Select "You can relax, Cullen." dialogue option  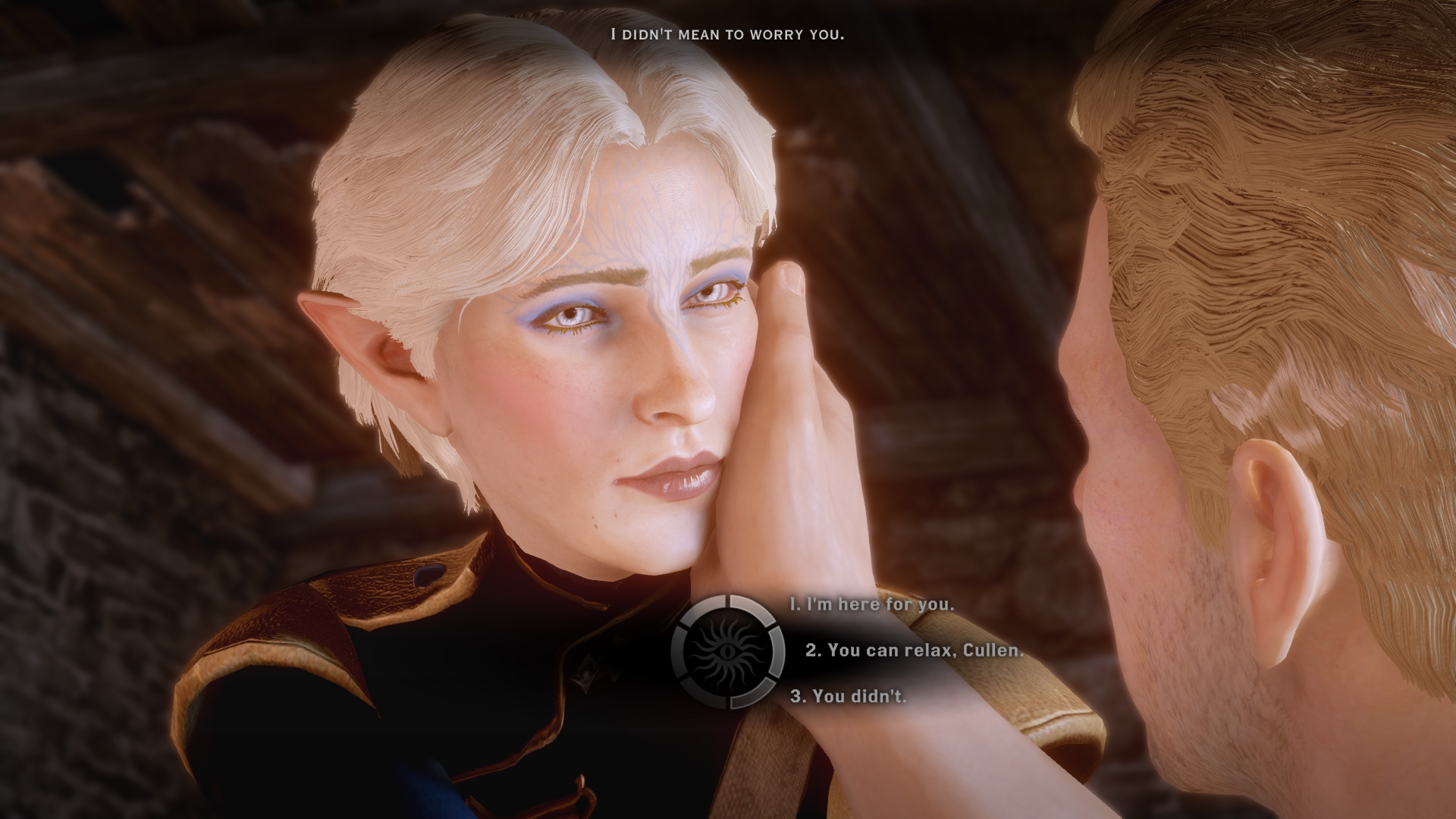(x=914, y=650)
